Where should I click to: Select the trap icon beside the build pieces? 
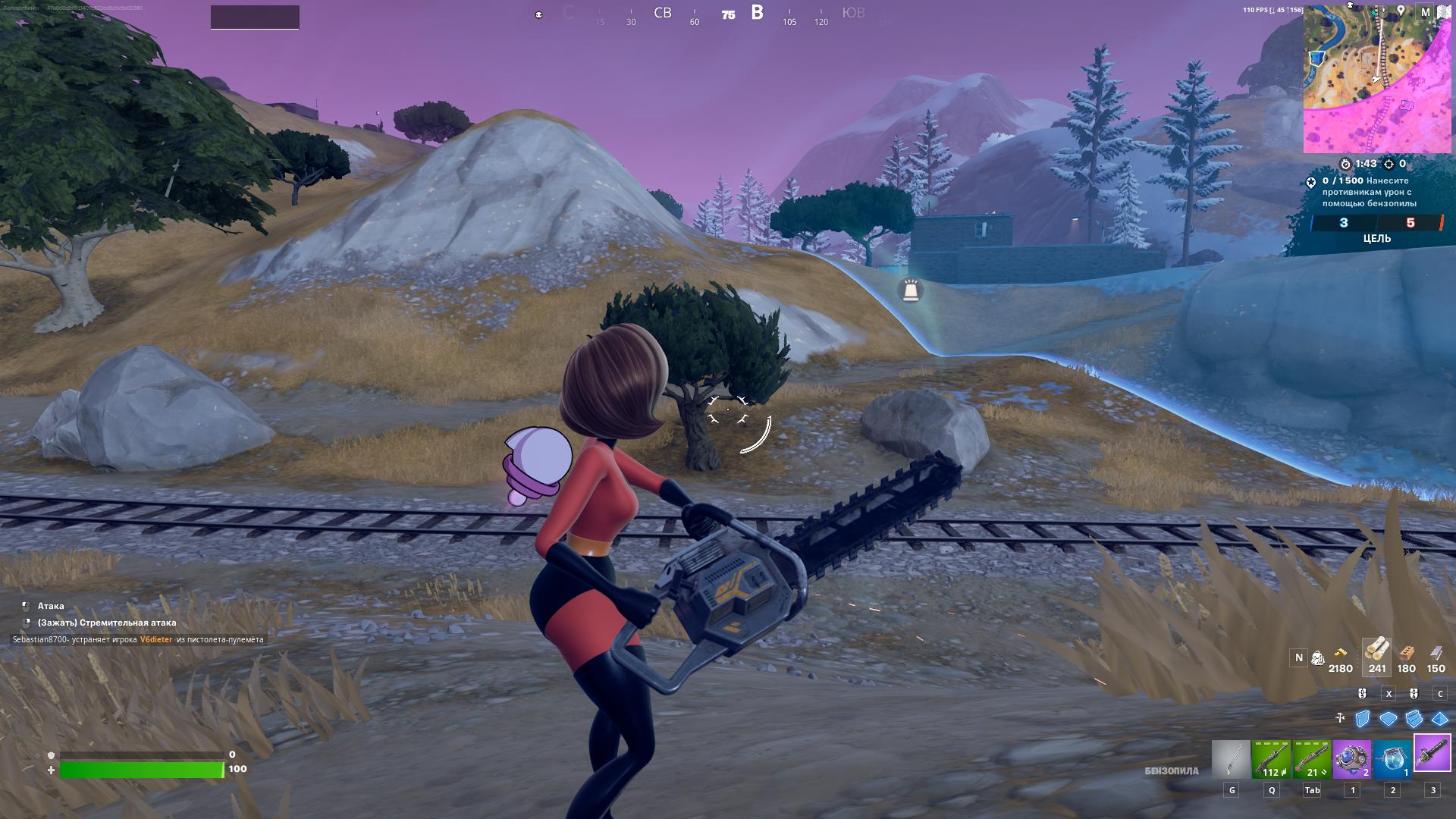(1340, 718)
